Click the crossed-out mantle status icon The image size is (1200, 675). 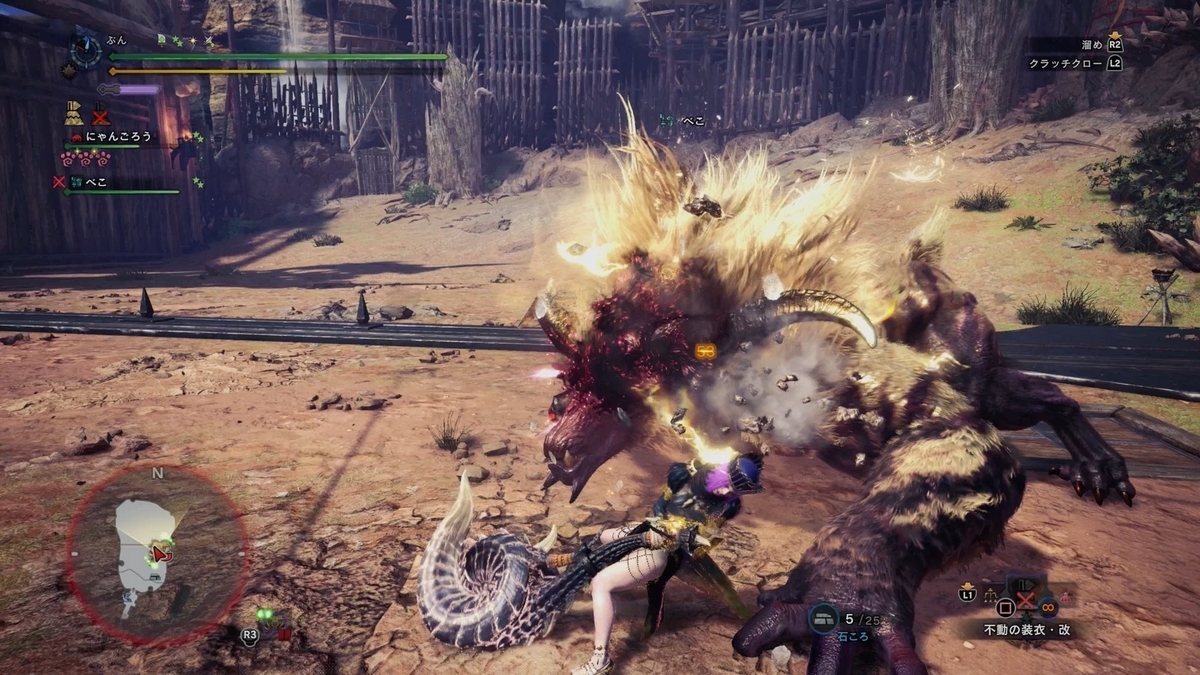pyautogui.click(x=101, y=114)
